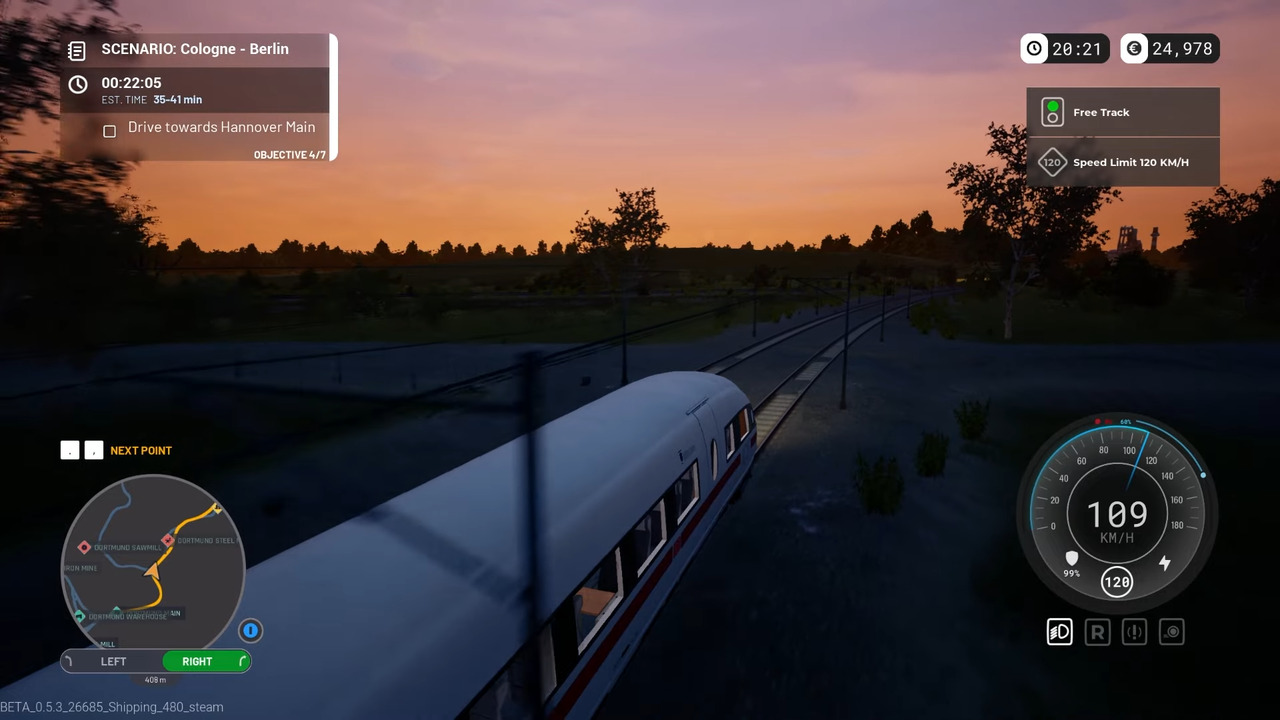1280x720 pixels.
Task: Click the euro currency icon
Action: pos(1134,48)
